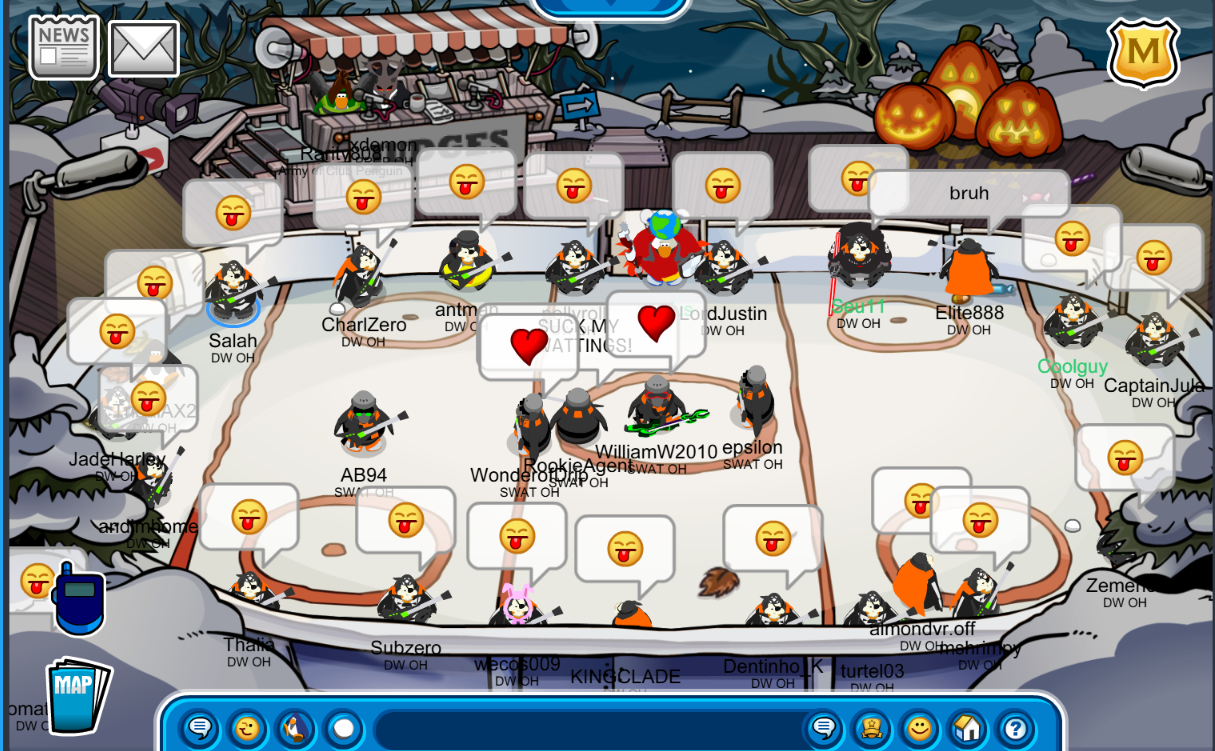1215x751 pixels.
Task: Open the safe chat speech bubble menu
Action: [200, 727]
